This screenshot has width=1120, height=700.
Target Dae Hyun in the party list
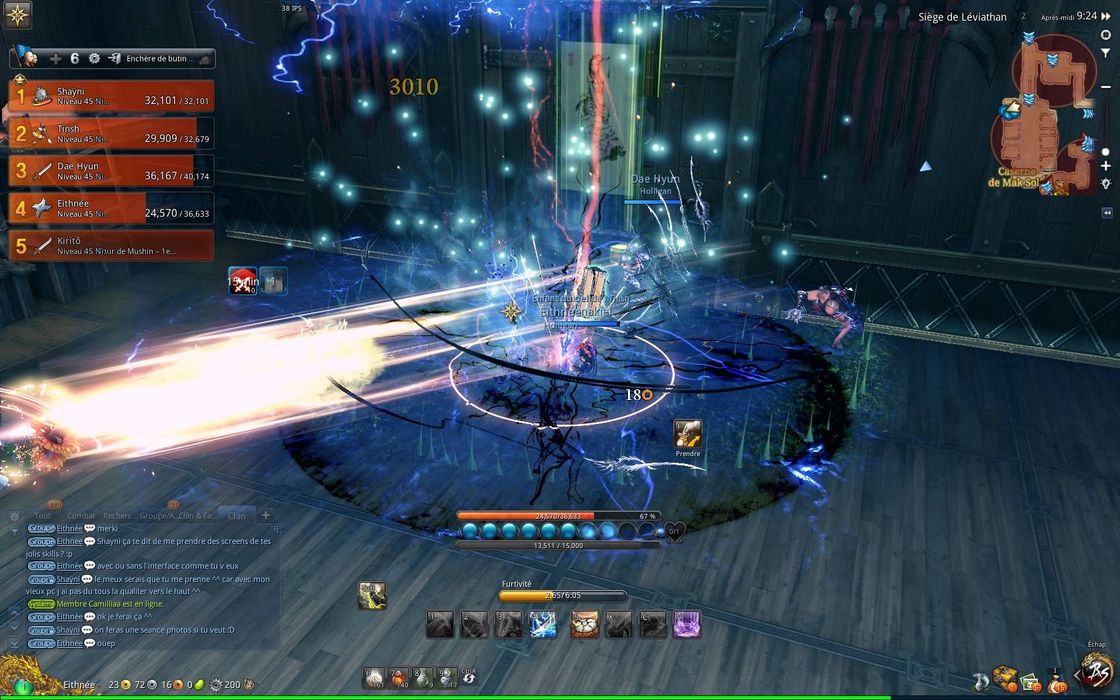pos(111,170)
